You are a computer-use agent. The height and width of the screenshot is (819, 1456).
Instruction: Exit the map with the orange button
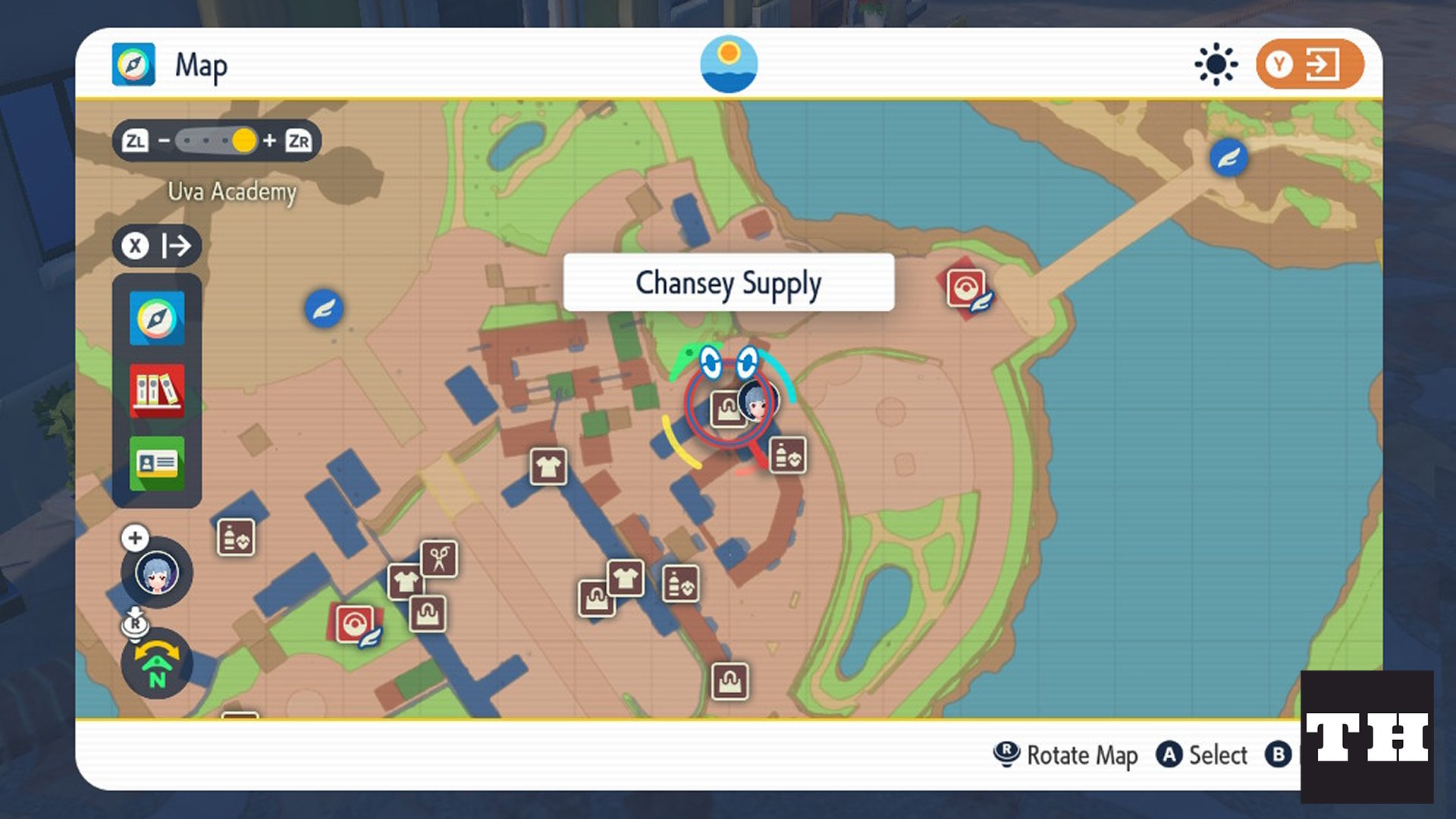1310,64
